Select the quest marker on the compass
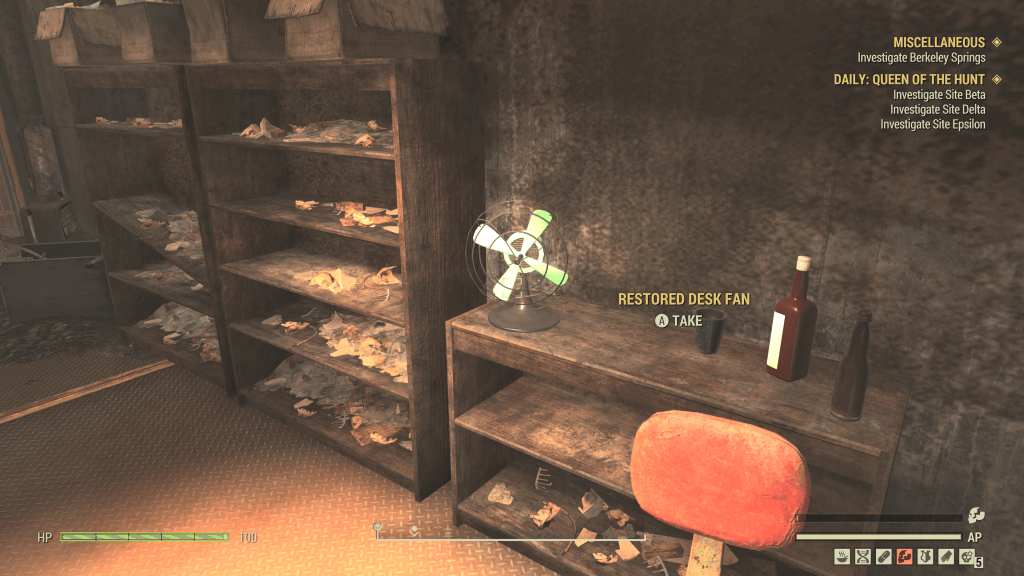Screen dimensions: 1024x576 point(378,527)
